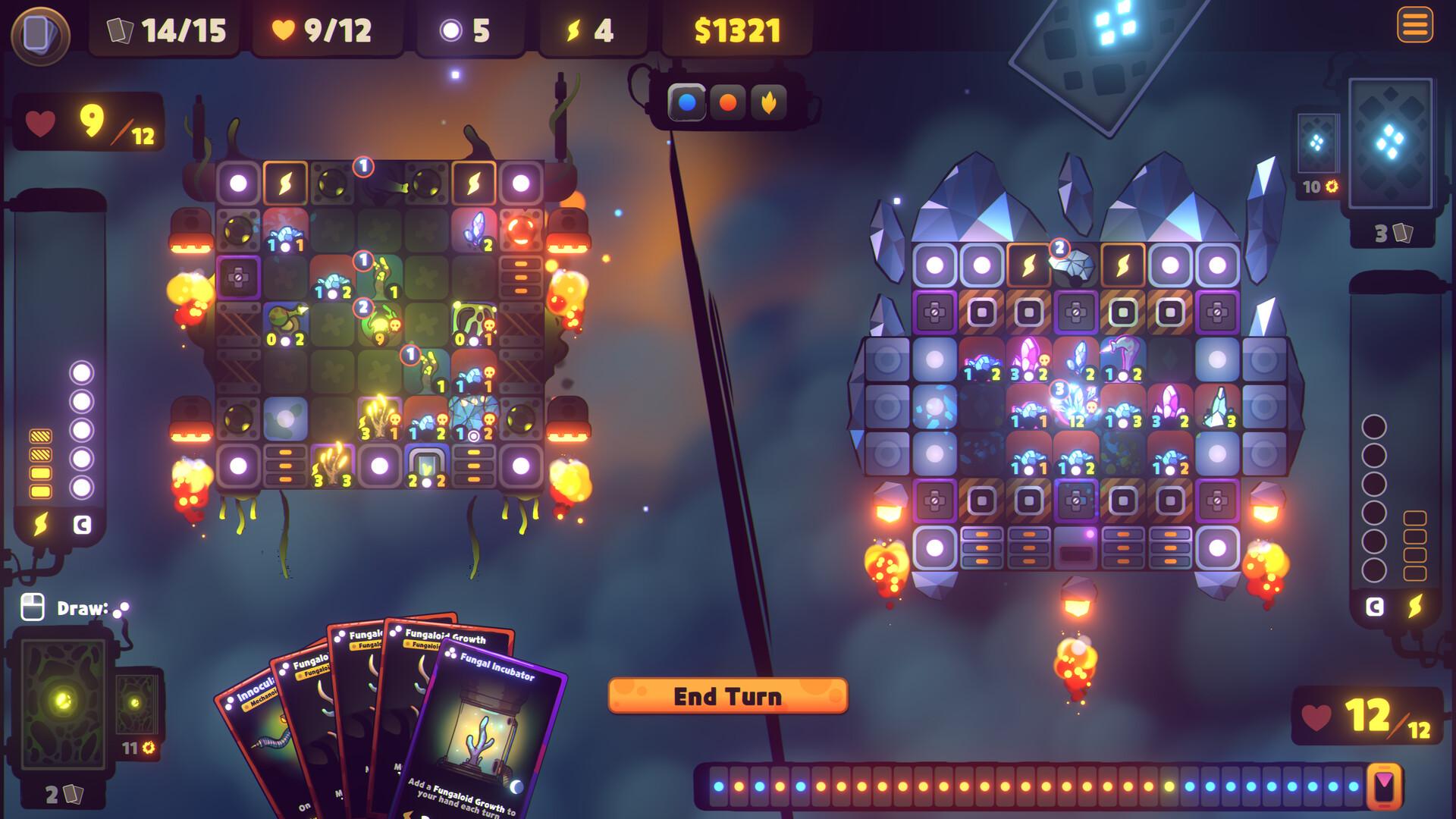Select the flame view toggle

[769, 102]
